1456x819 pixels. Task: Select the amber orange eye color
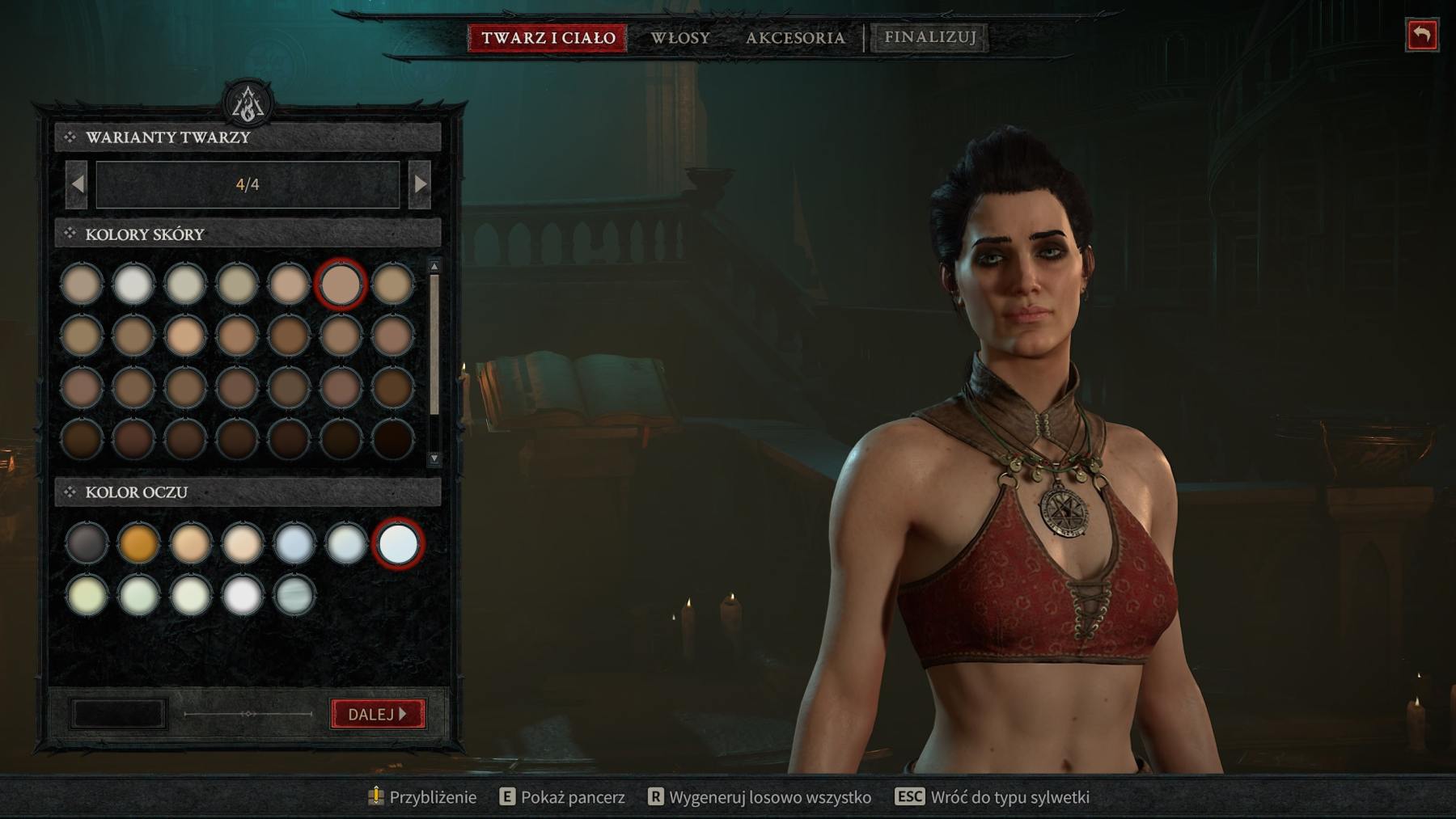tap(138, 542)
